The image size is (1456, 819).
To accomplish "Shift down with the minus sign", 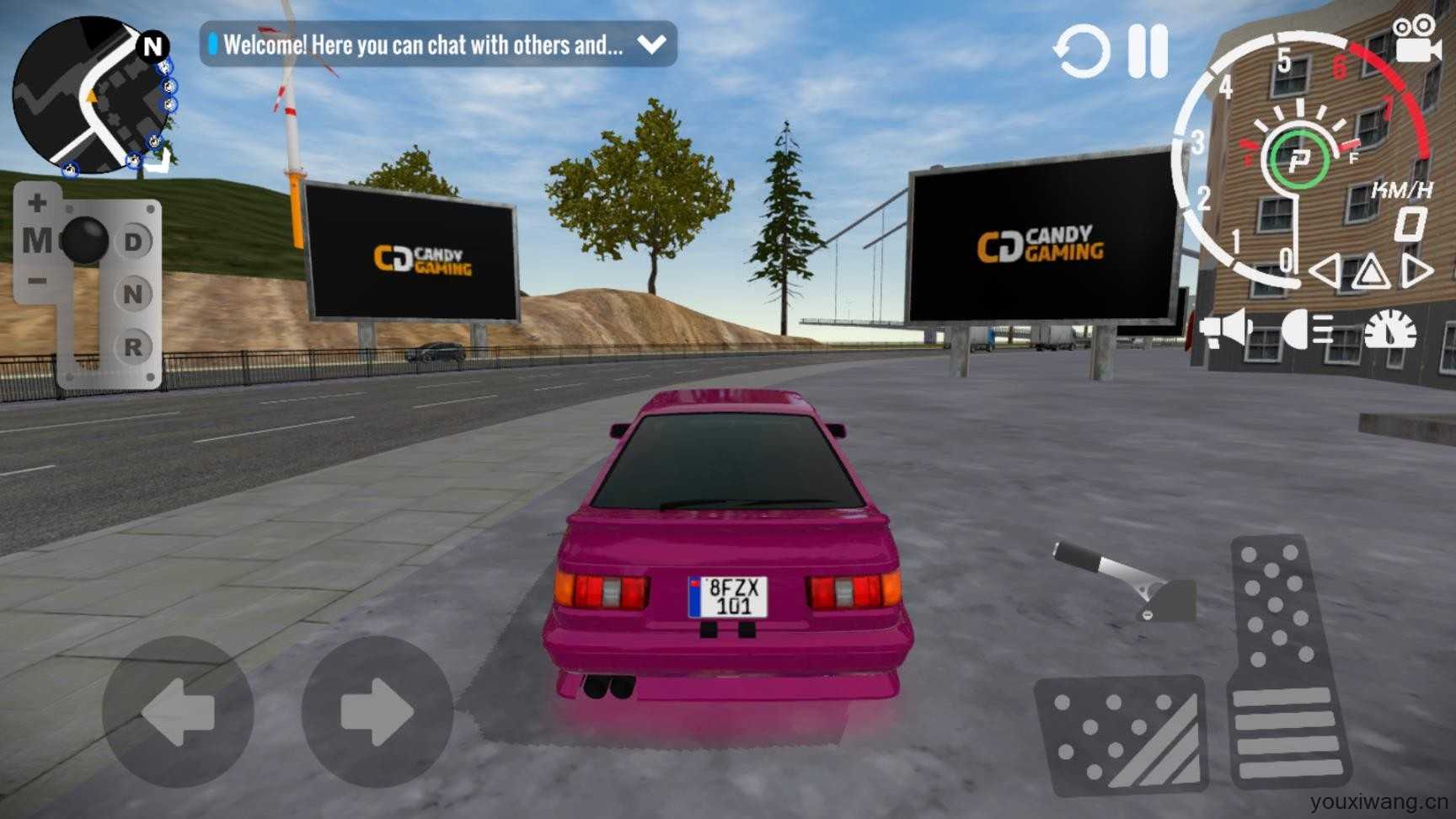I will coord(37,281).
